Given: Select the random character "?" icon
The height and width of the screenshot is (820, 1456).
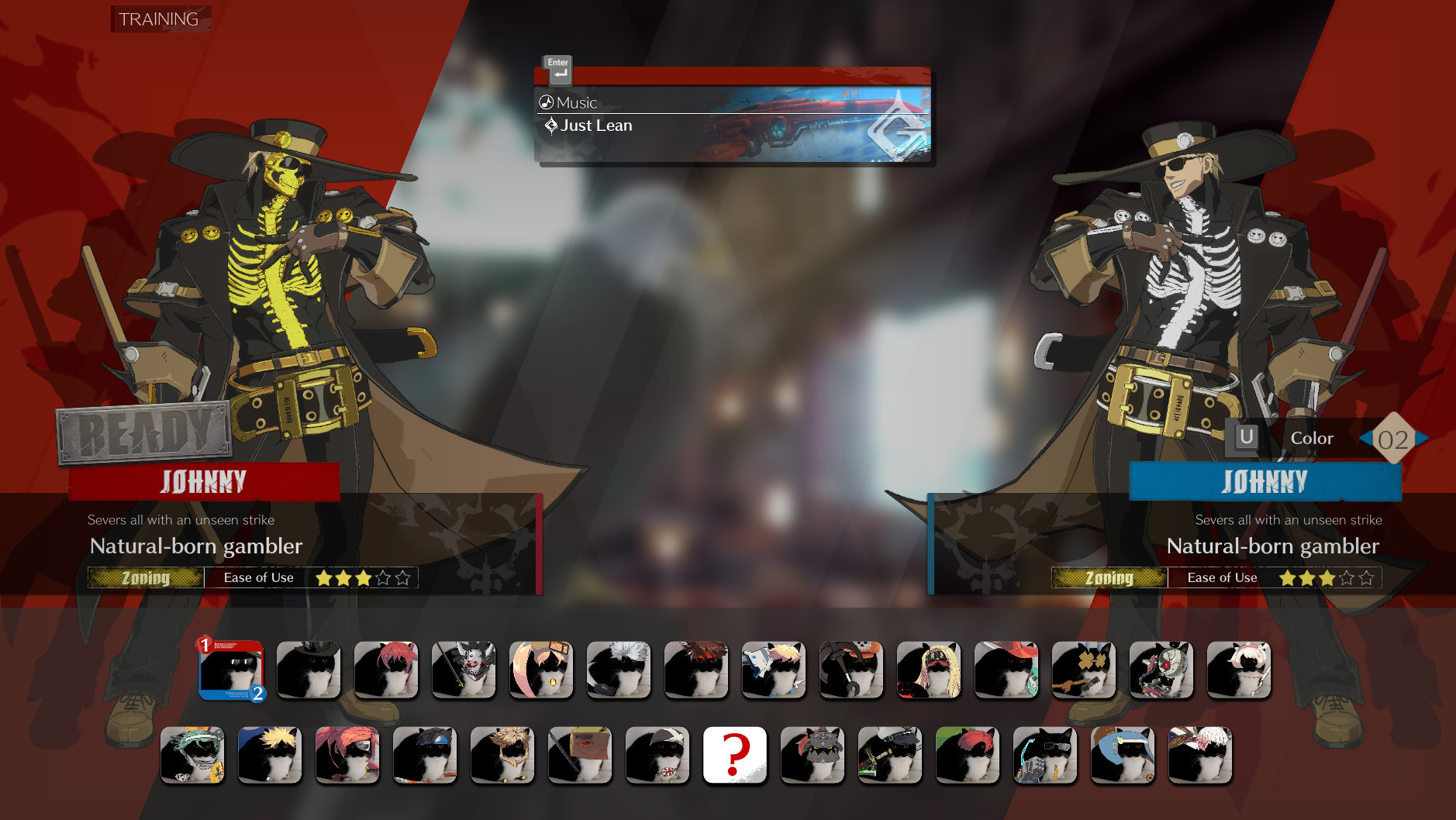Looking at the screenshot, I should click(x=735, y=754).
